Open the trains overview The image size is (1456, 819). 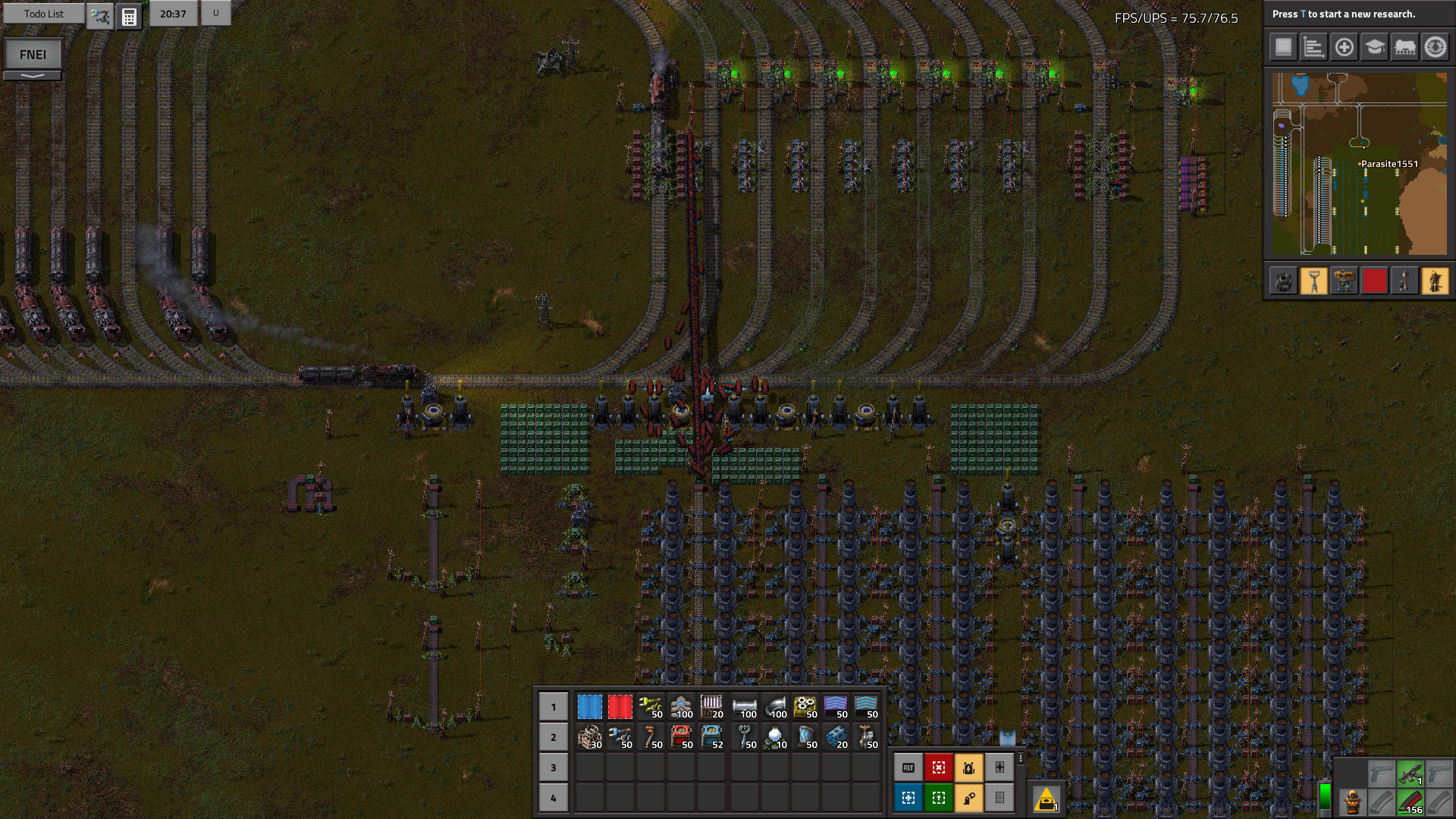pyautogui.click(x=1404, y=47)
